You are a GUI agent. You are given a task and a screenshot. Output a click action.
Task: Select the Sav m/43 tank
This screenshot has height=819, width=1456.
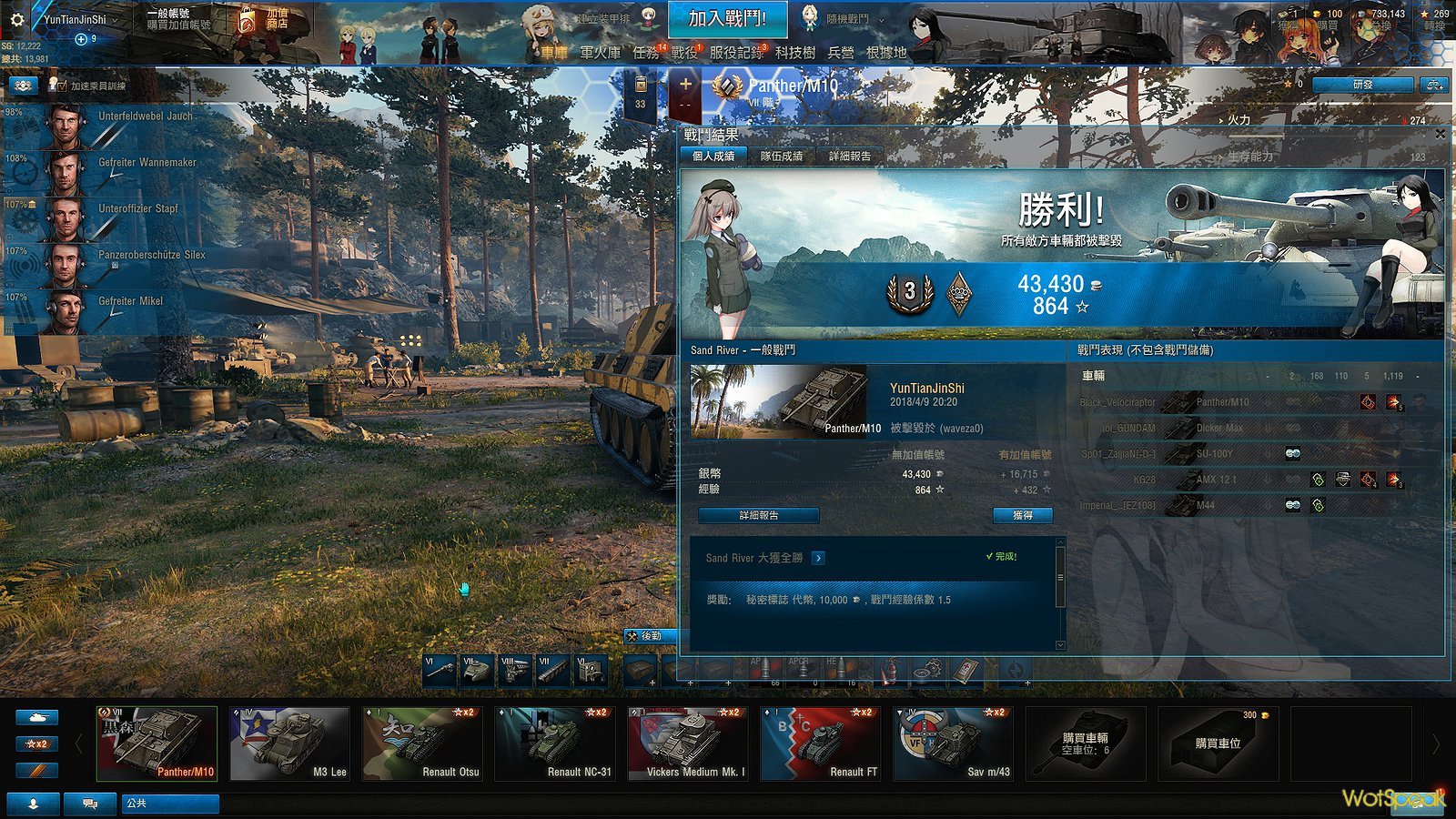click(x=954, y=743)
